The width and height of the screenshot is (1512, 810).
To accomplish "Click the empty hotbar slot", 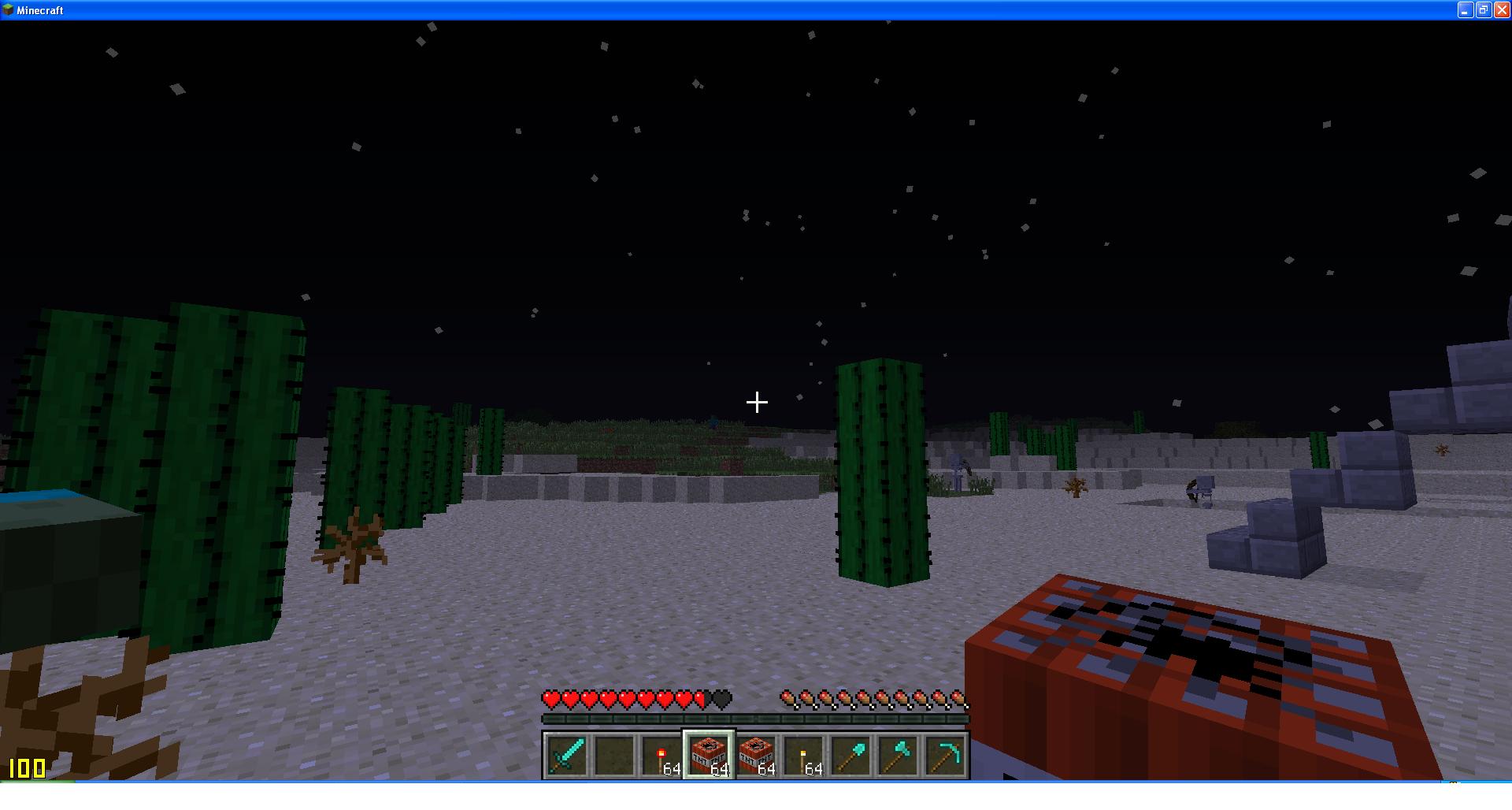I will pos(613,755).
